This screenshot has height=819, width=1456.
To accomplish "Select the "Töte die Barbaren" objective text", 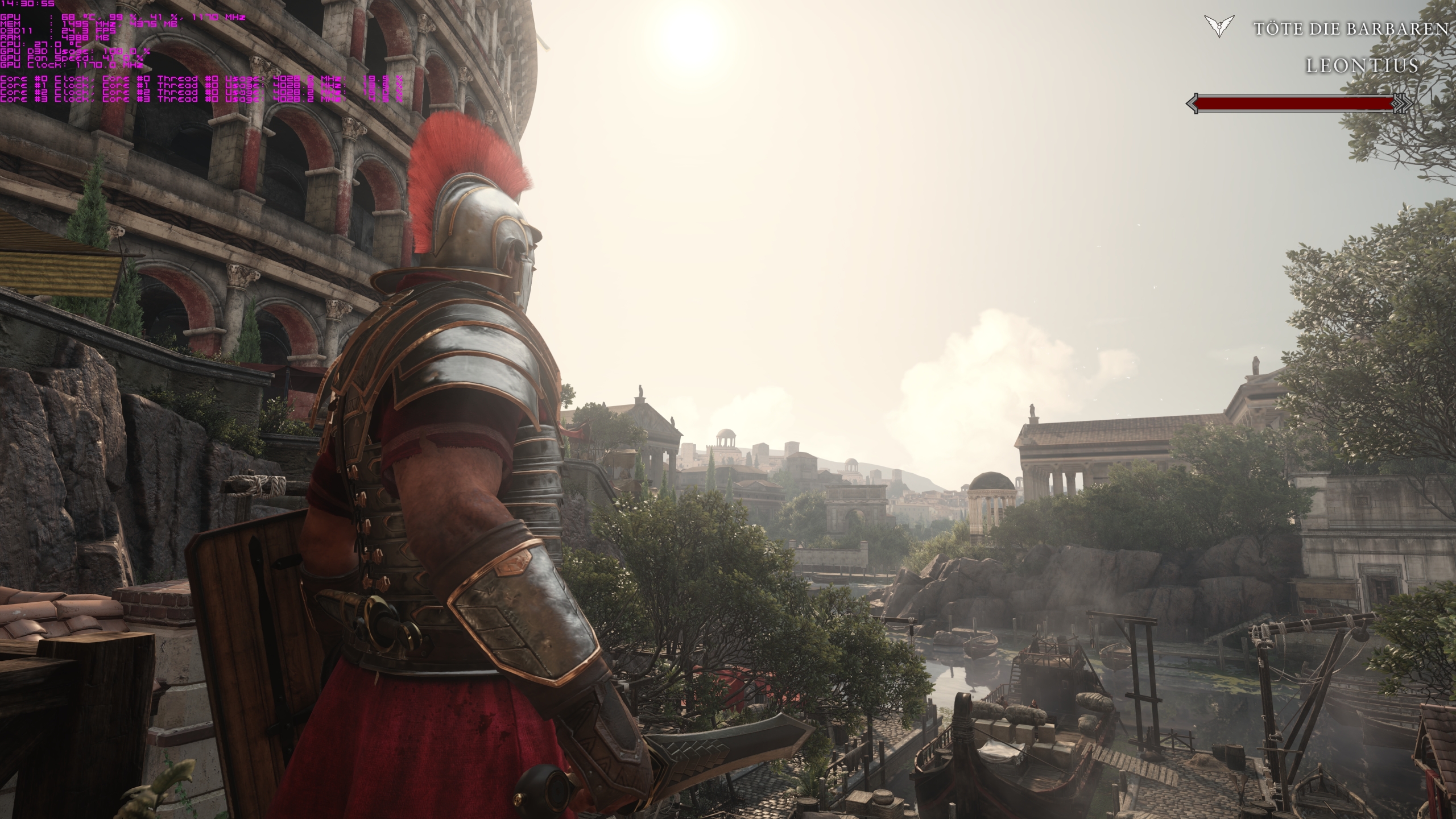I will (1350, 28).
